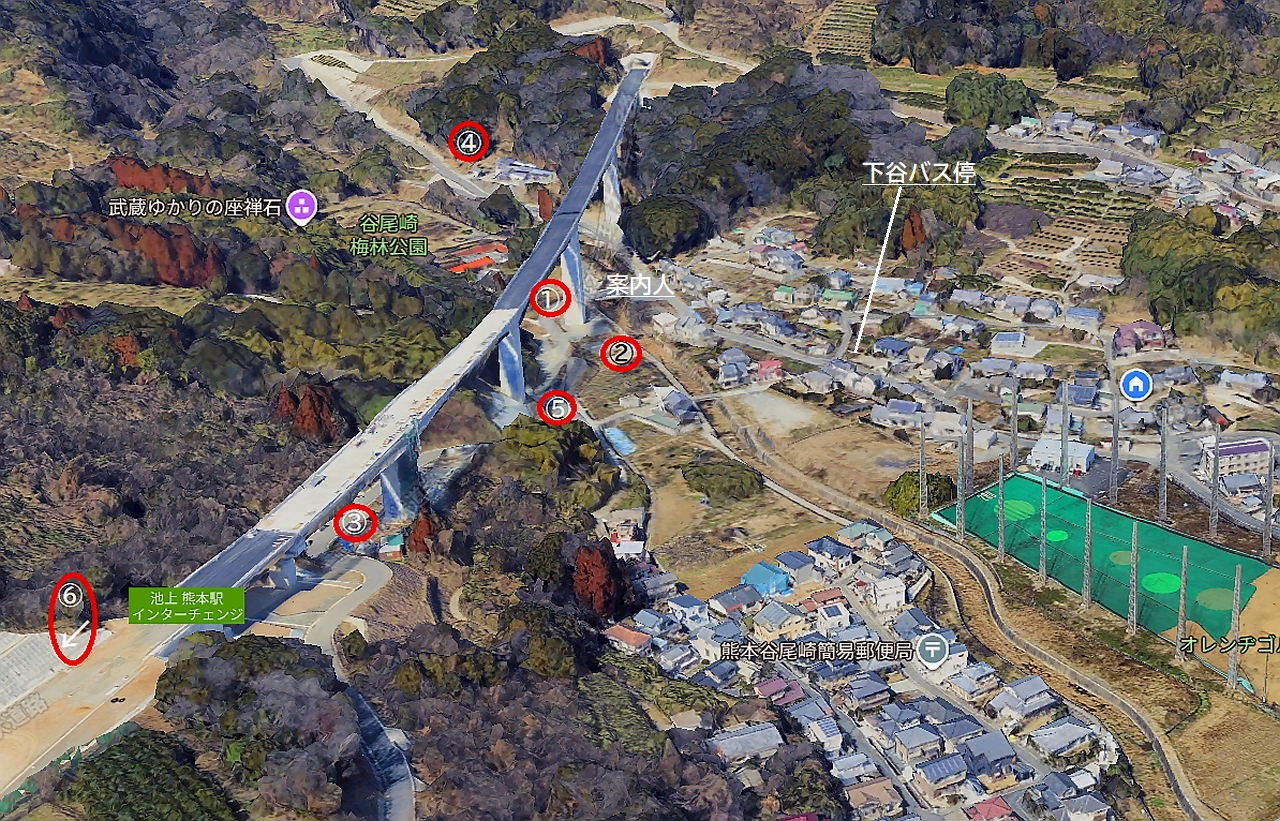Click the 熊本谷尾崎簡易郵便局 post office marker

pos(932,649)
